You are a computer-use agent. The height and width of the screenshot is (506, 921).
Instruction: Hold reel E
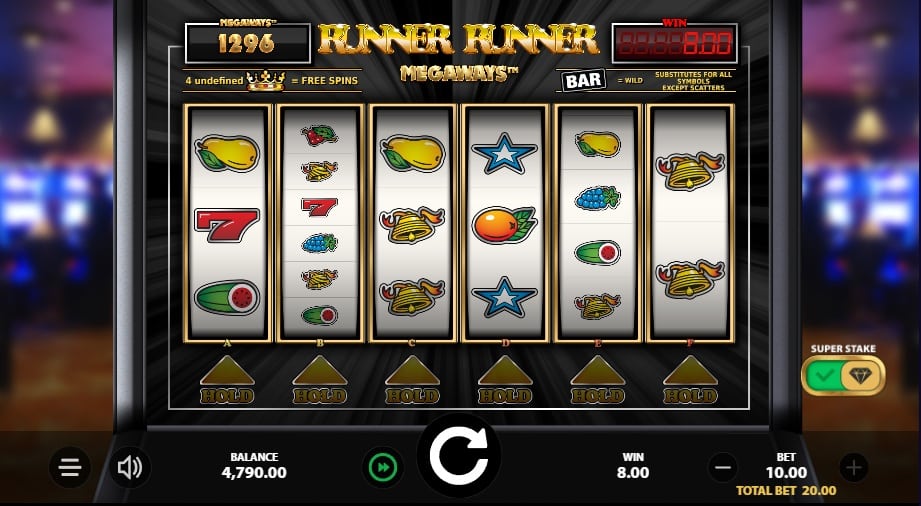pyautogui.click(x=598, y=381)
